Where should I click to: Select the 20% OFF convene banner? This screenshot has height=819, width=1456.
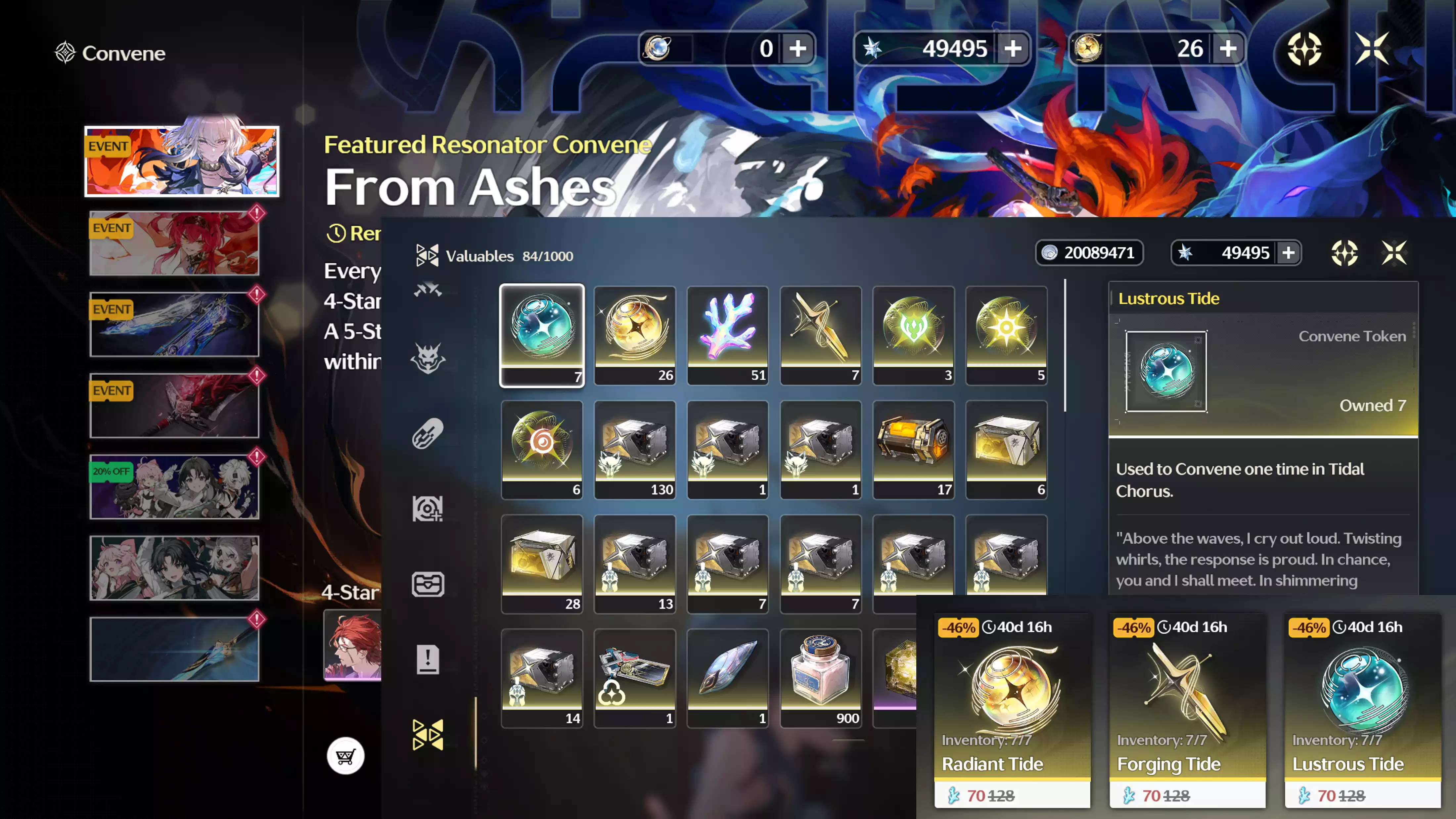coord(174,487)
